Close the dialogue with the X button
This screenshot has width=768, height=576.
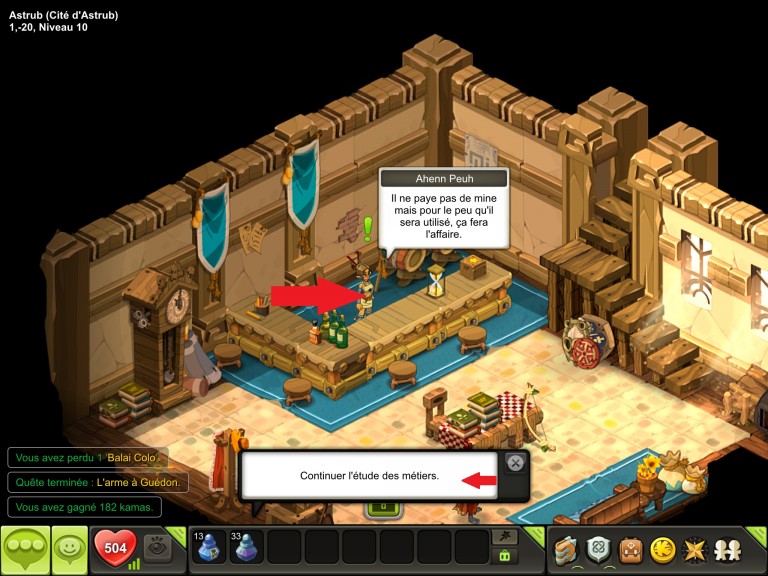pyautogui.click(x=514, y=462)
